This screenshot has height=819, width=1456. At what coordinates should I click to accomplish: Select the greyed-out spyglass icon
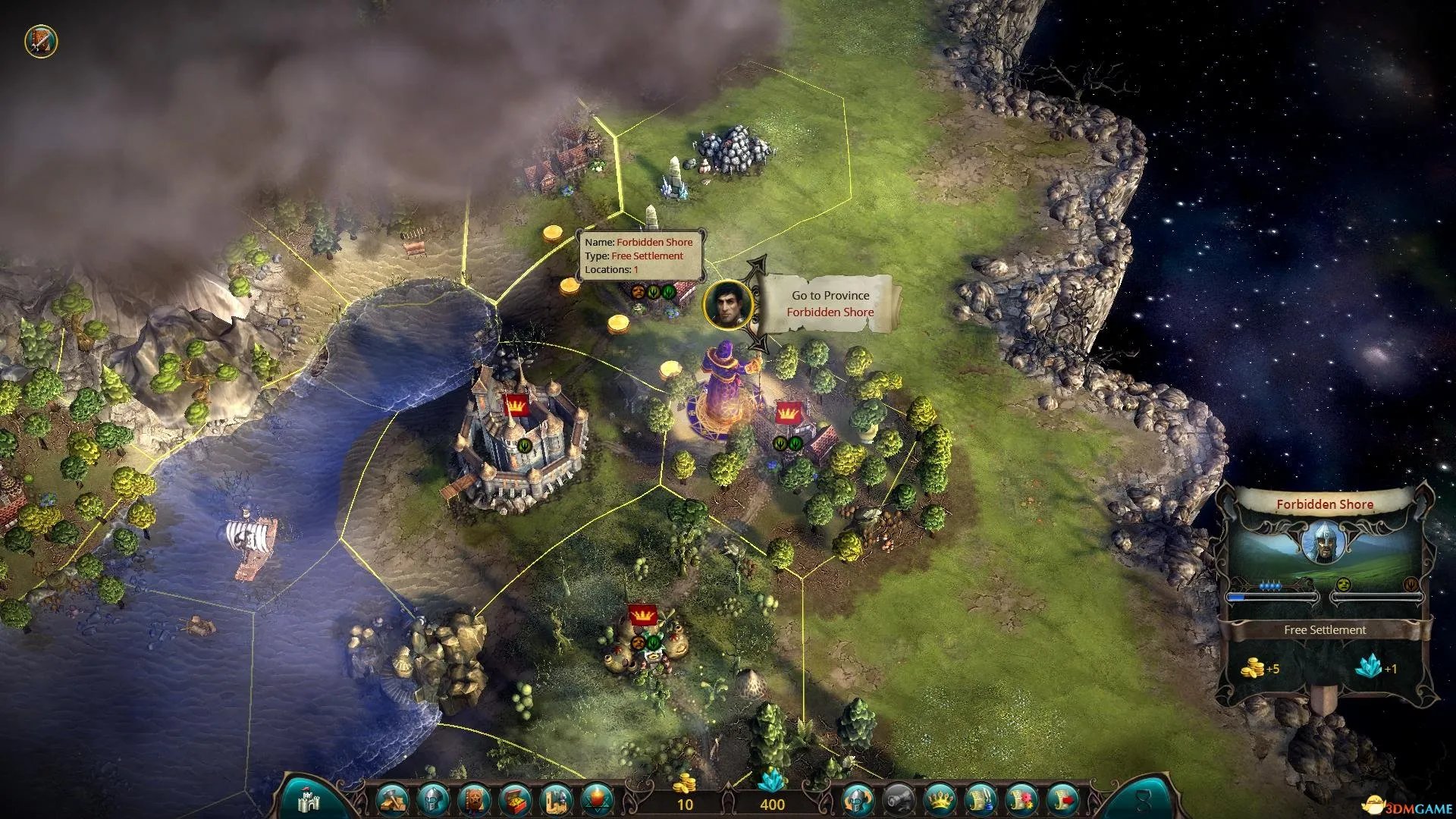click(x=899, y=800)
